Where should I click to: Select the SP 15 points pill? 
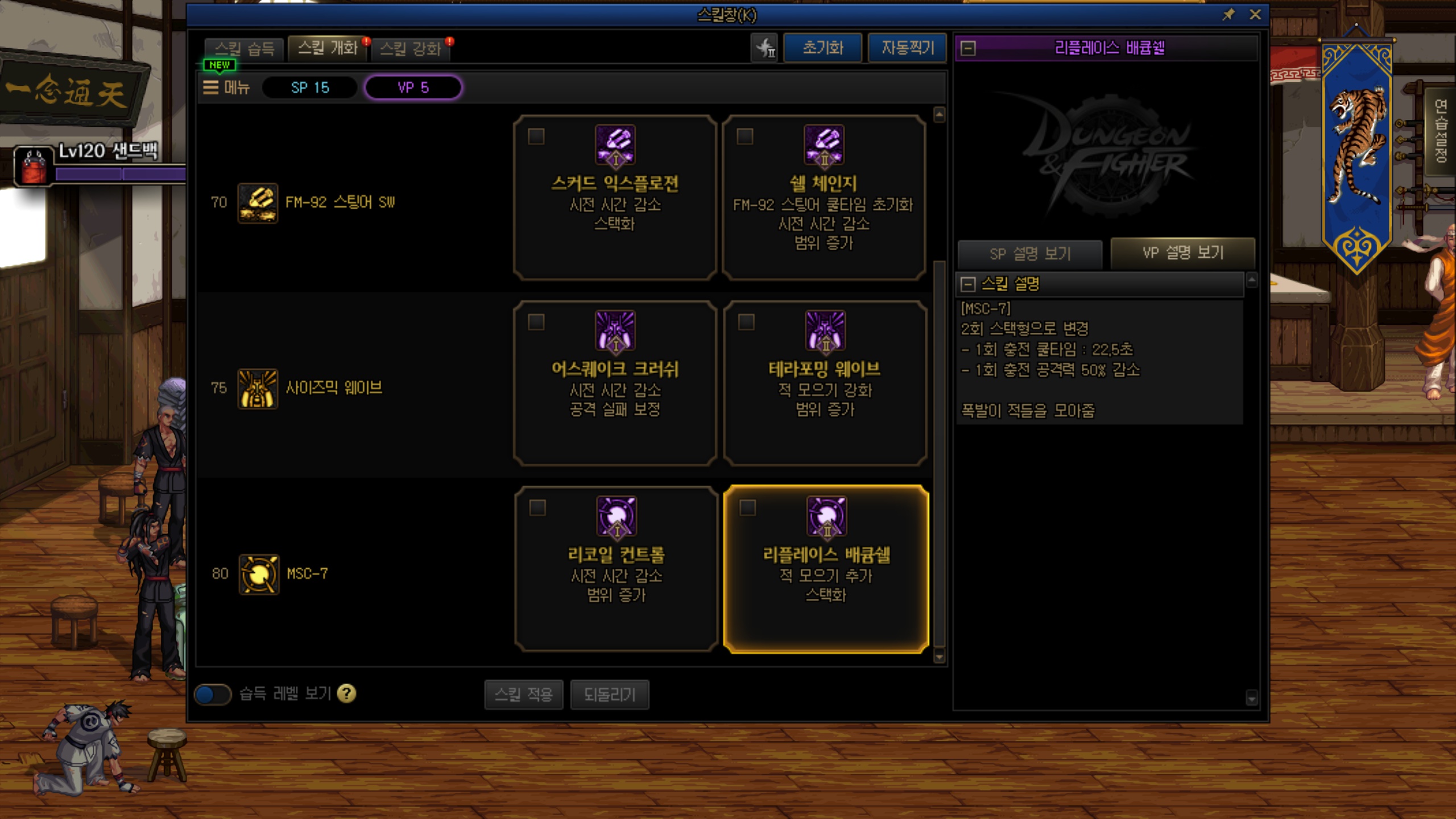(x=310, y=88)
